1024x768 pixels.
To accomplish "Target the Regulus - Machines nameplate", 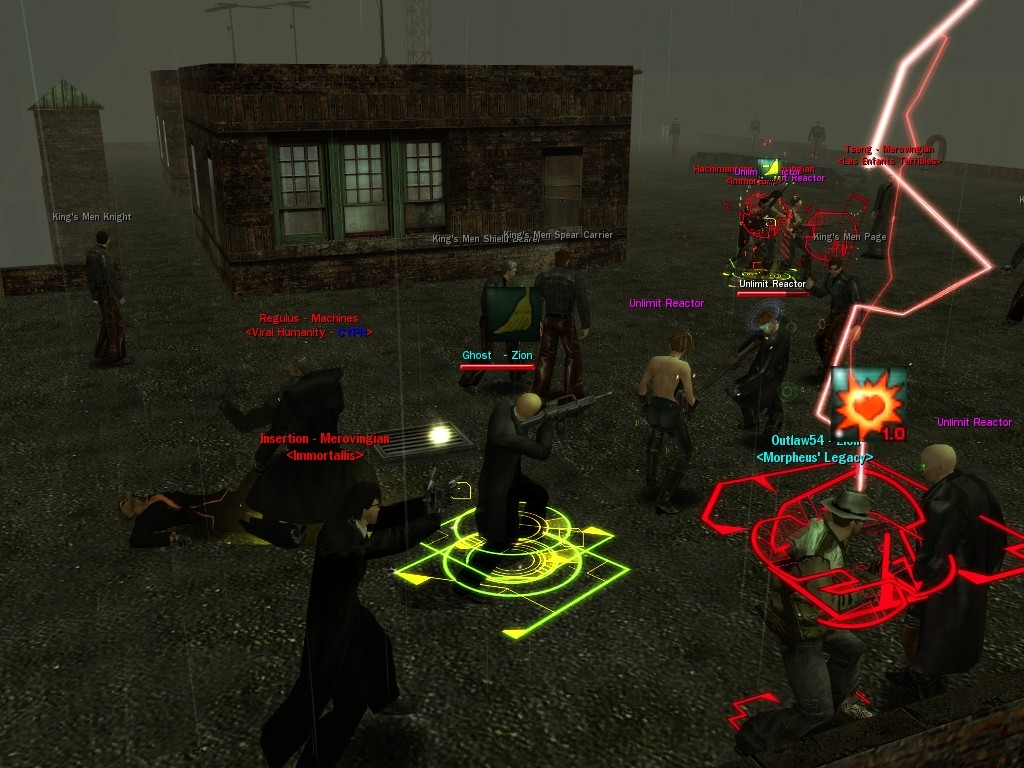I will (x=308, y=318).
